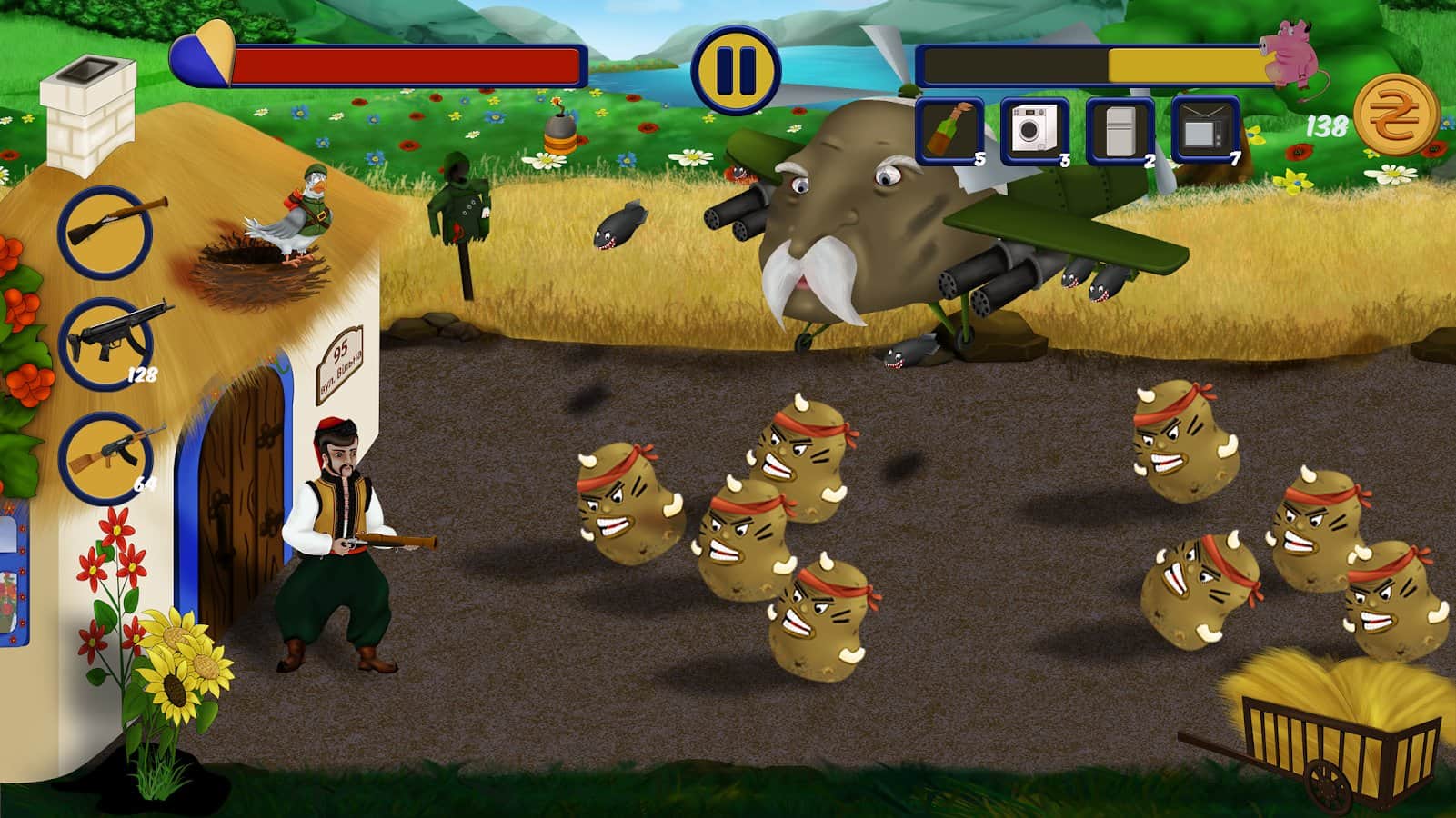Use the Molotov cocktail bottle item

[x=949, y=133]
